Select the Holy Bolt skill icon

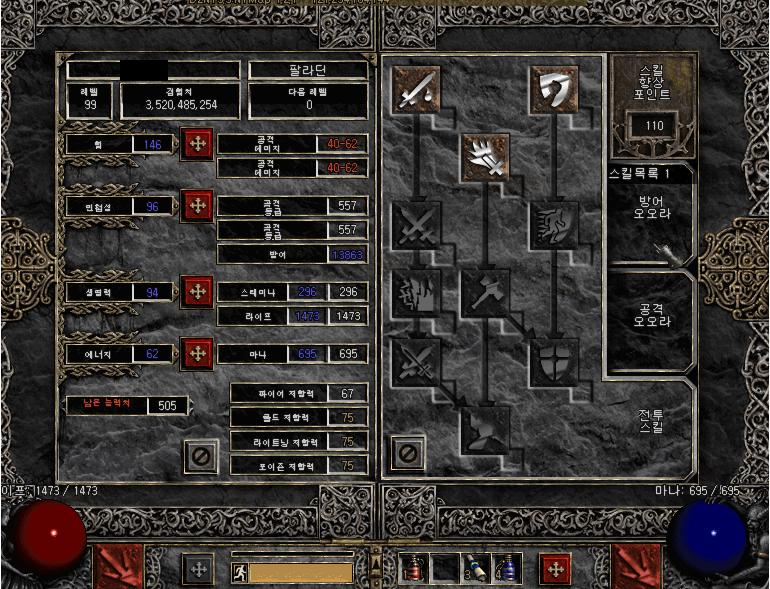485,157
